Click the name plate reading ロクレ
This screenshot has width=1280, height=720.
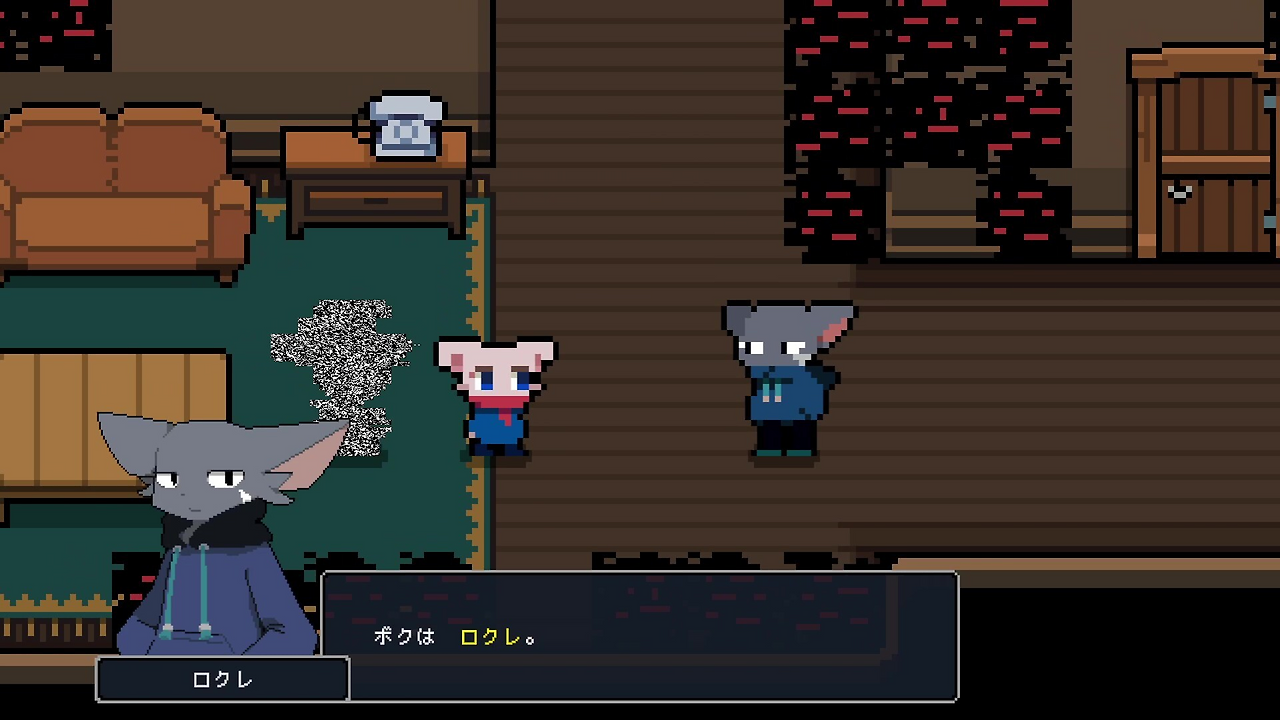(x=222, y=679)
